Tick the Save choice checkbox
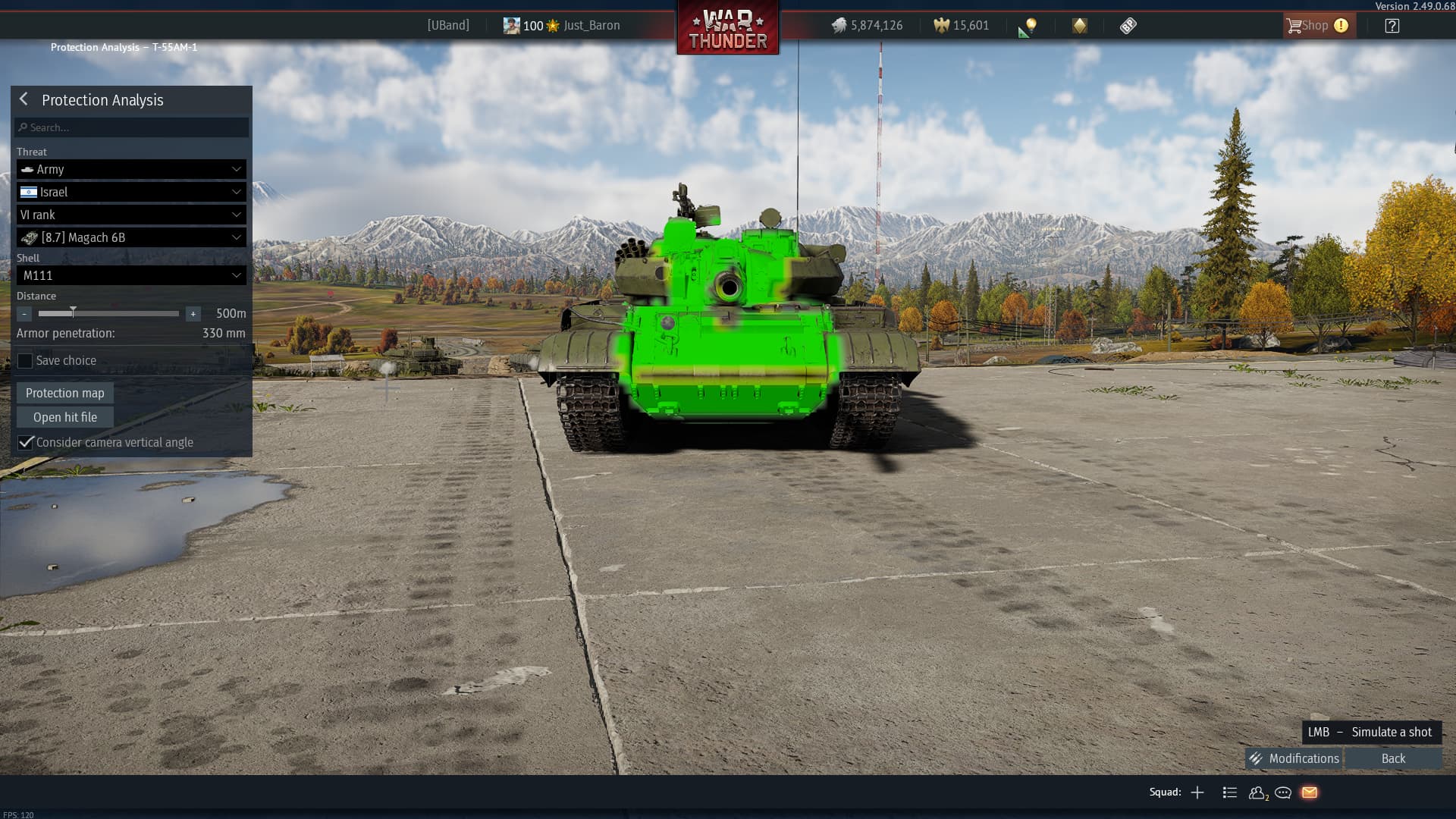Image resolution: width=1456 pixels, height=819 pixels. 26,361
